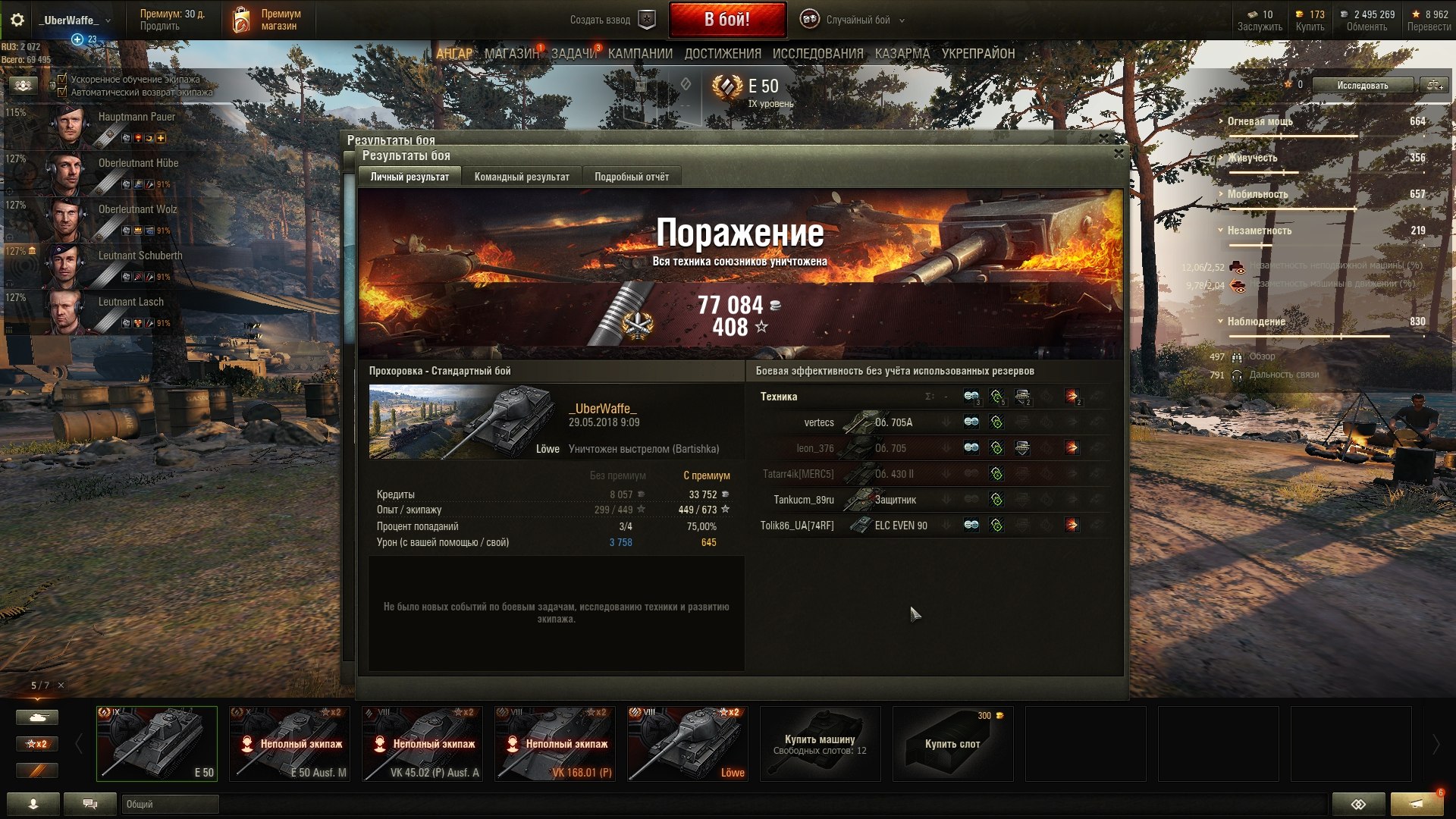This screenshot has width=1456, height=819.
Task: Close the Результаты боя window
Action: (1118, 153)
